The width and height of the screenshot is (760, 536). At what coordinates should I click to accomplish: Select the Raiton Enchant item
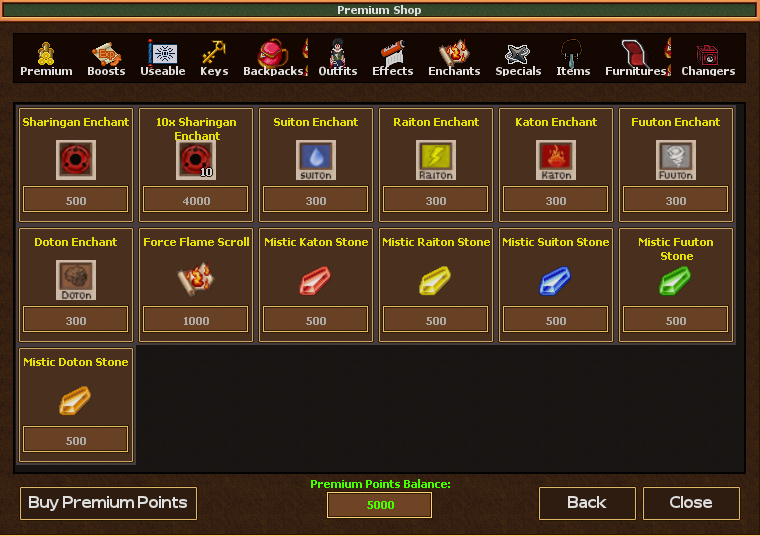coord(436,160)
